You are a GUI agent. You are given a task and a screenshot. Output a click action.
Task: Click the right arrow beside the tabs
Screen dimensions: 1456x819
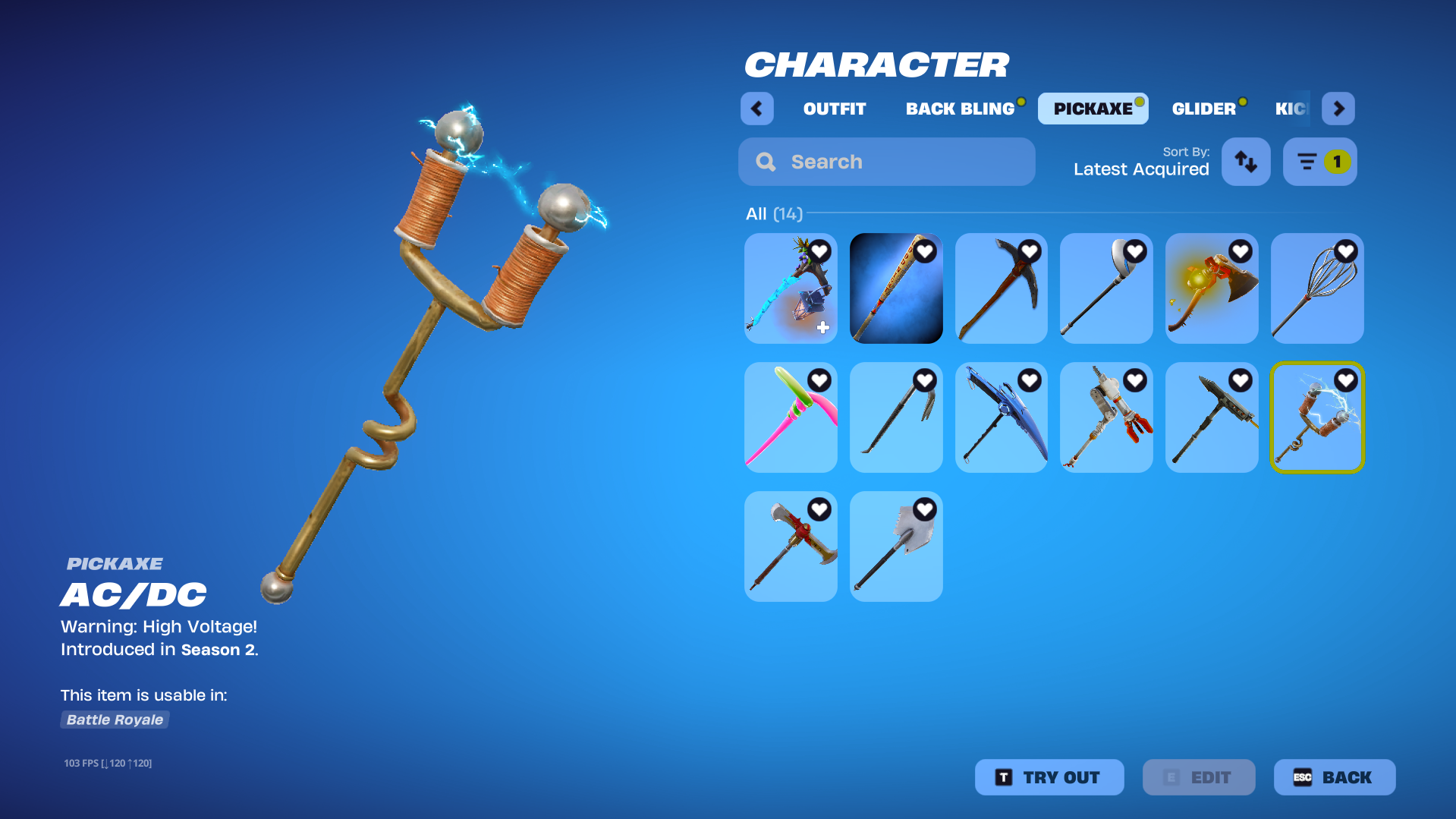(x=1338, y=109)
